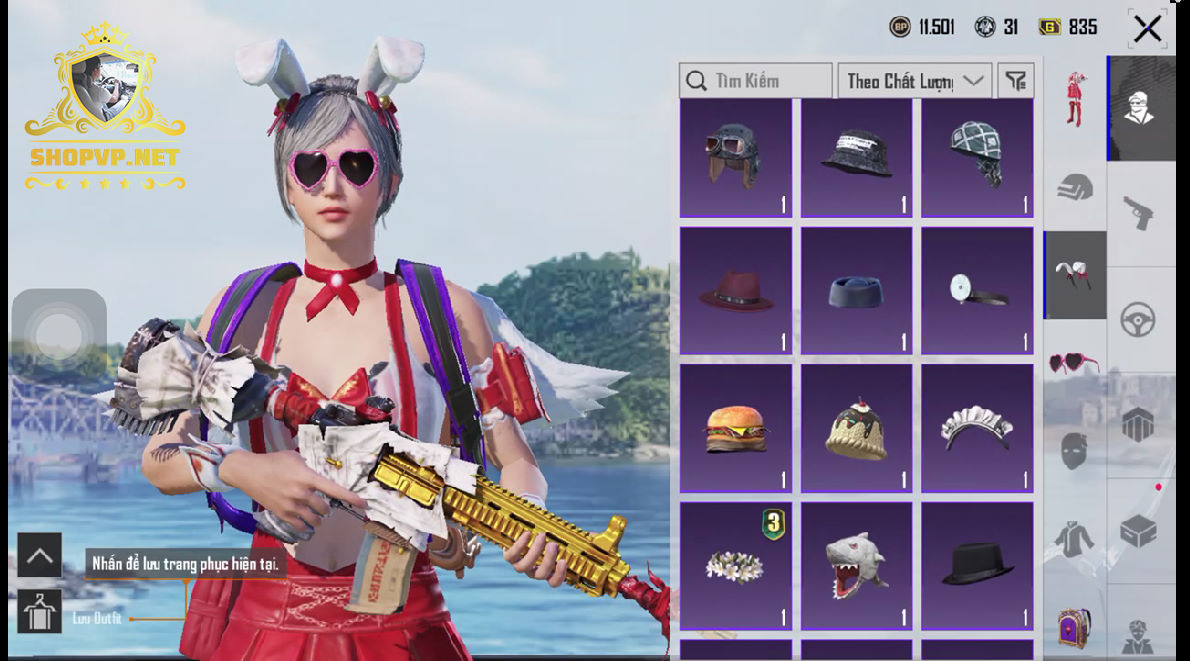Screen dimensions: 1190x661
Task: Select the hamburger hat item
Action: (735, 427)
